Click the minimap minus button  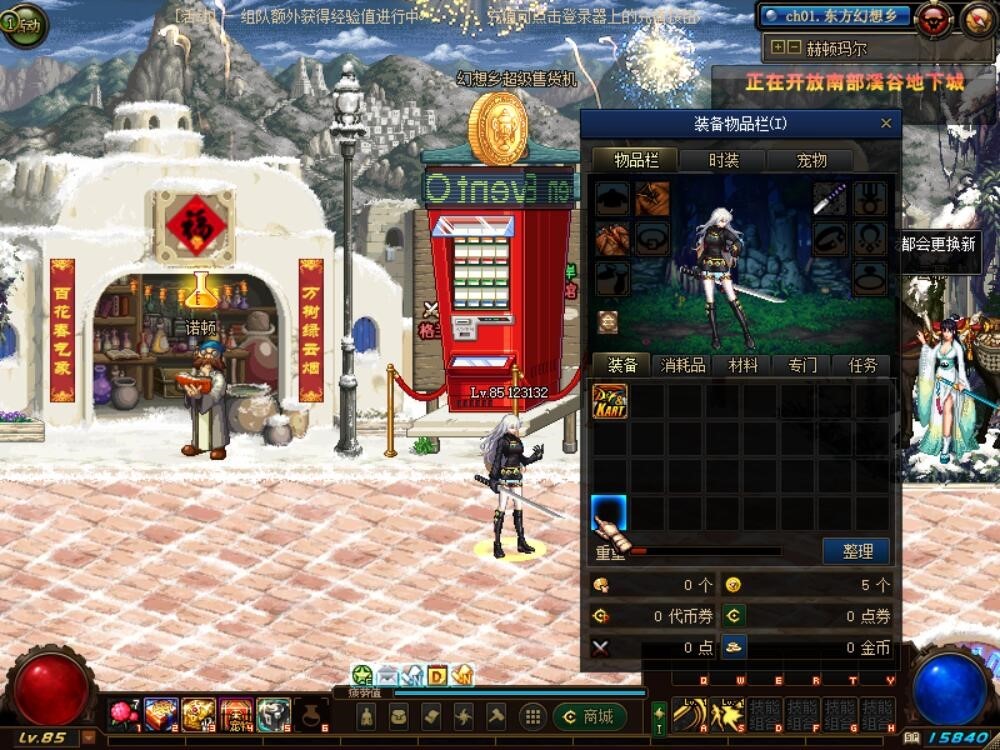coord(794,47)
